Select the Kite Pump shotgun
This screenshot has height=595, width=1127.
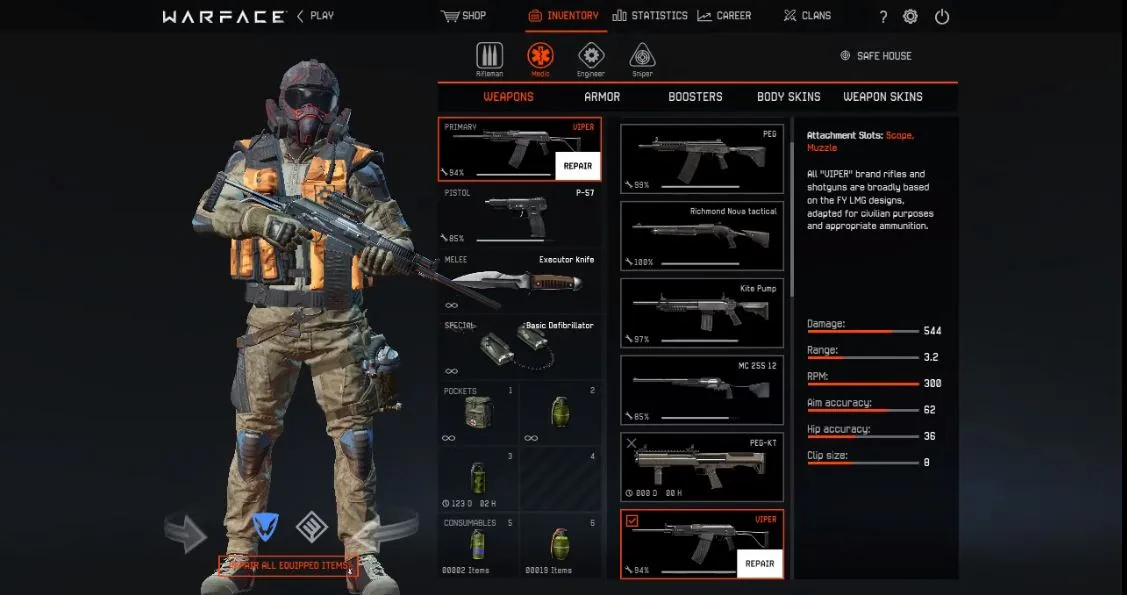tap(702, 312)
